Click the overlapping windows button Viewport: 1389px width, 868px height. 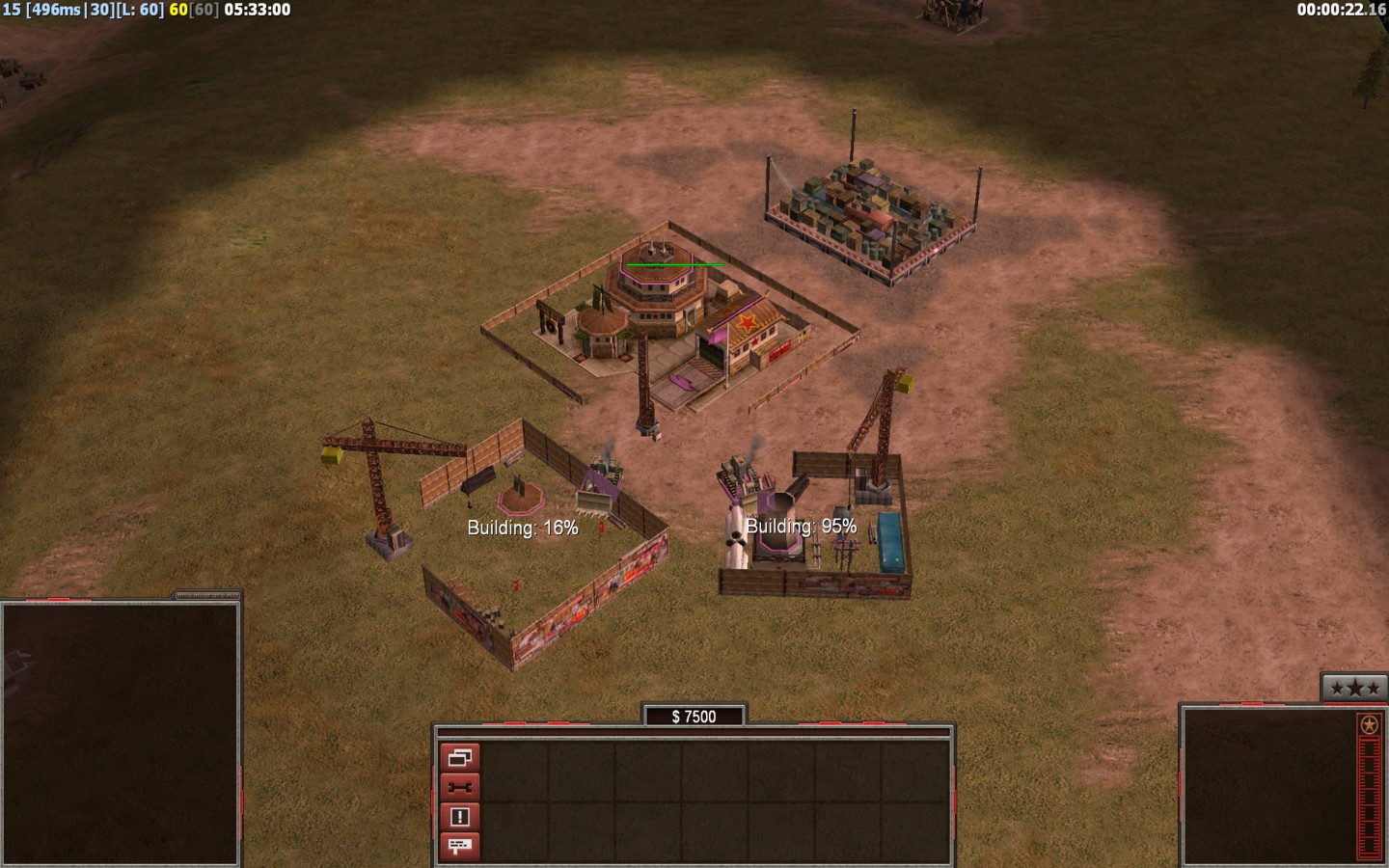tap(459, 758)
